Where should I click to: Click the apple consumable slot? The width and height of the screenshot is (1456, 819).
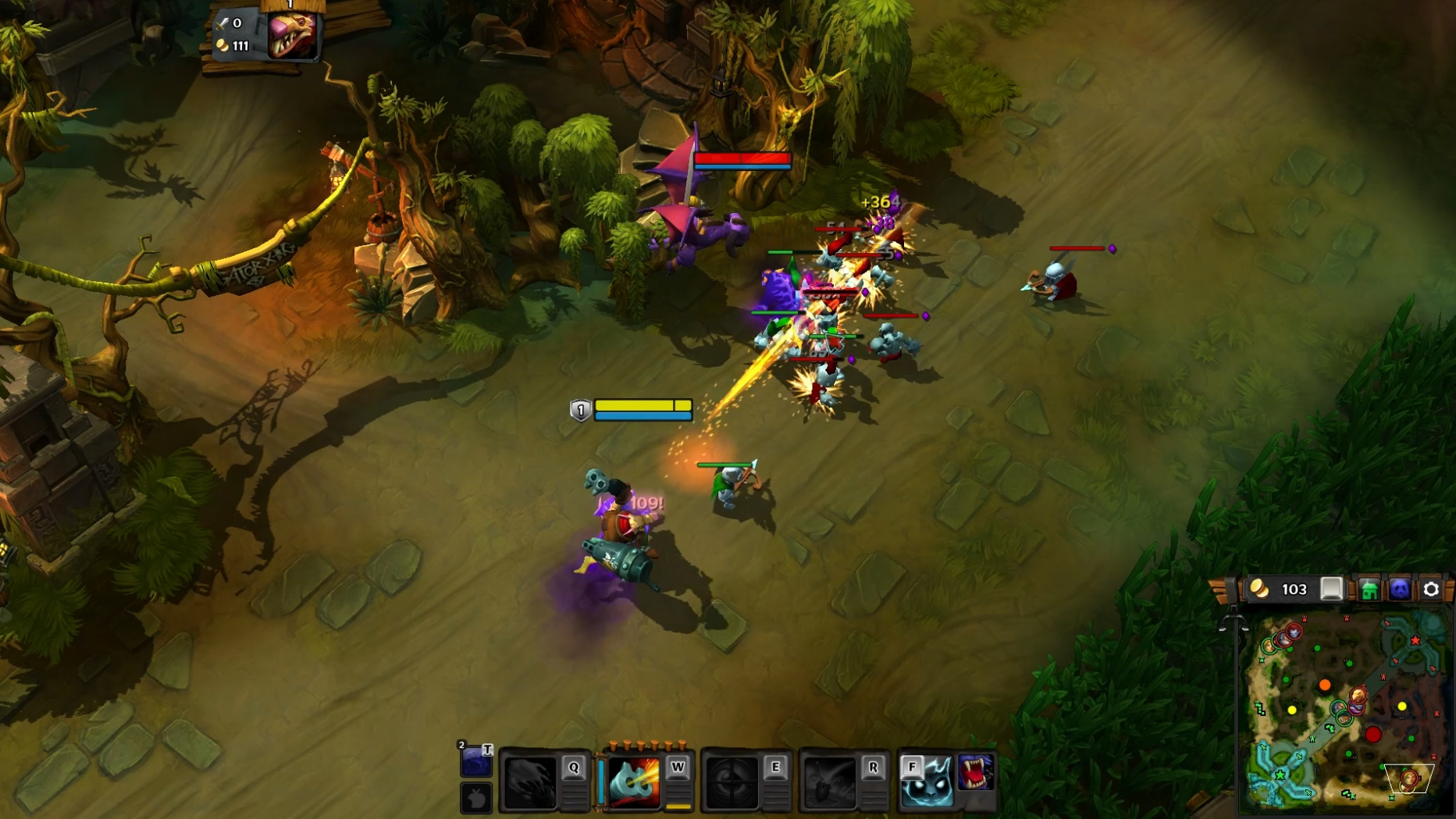click(475, 798)
